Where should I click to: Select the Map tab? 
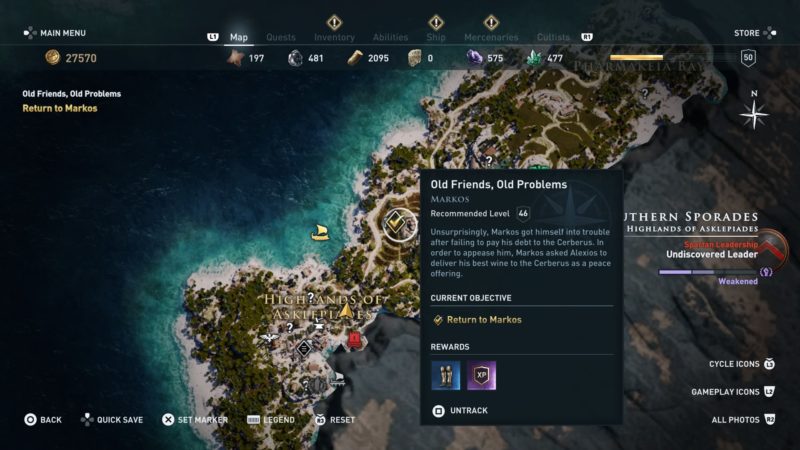[239, 38]
